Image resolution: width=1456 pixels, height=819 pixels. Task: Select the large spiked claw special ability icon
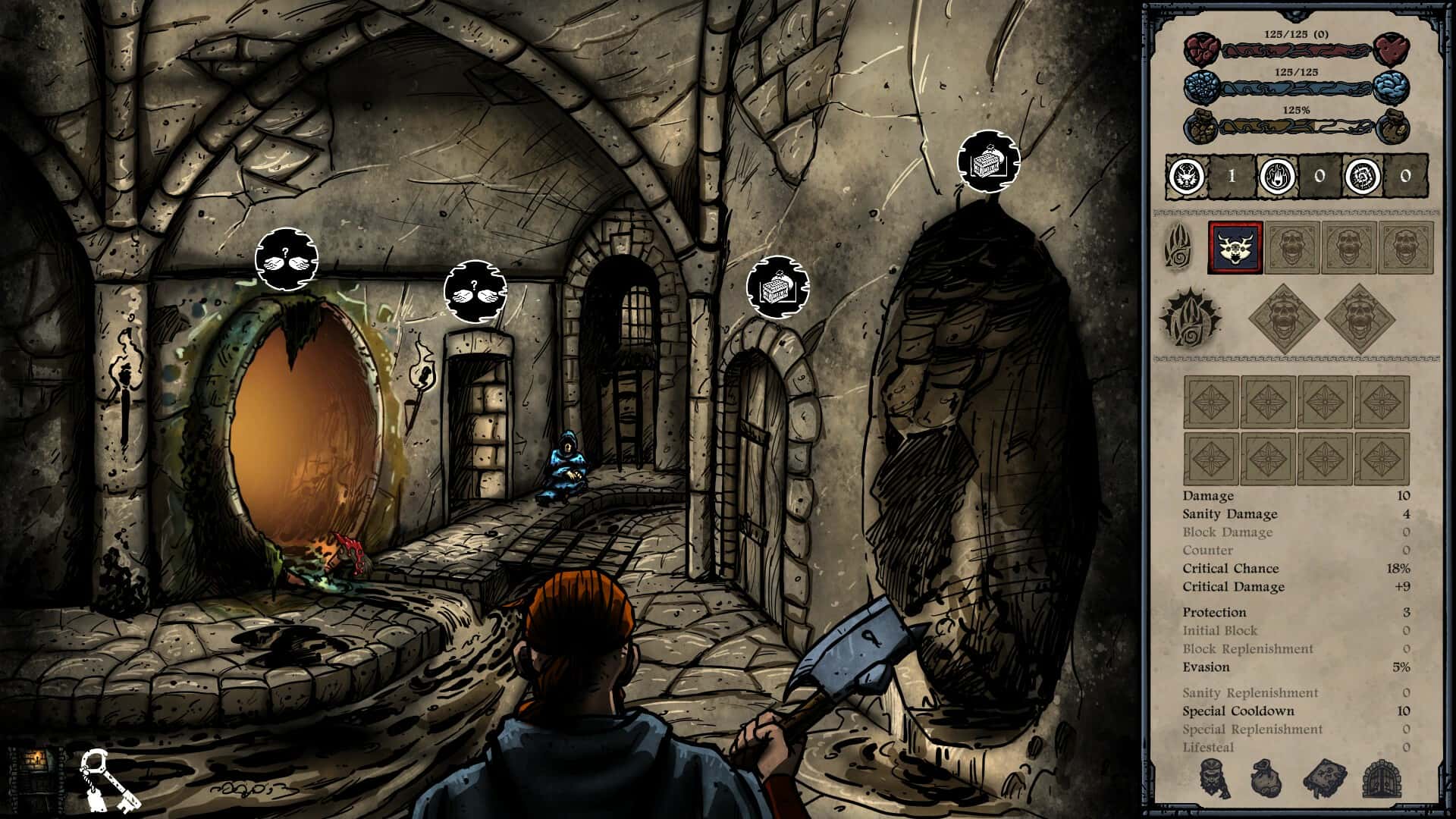tap(1191, 318)
